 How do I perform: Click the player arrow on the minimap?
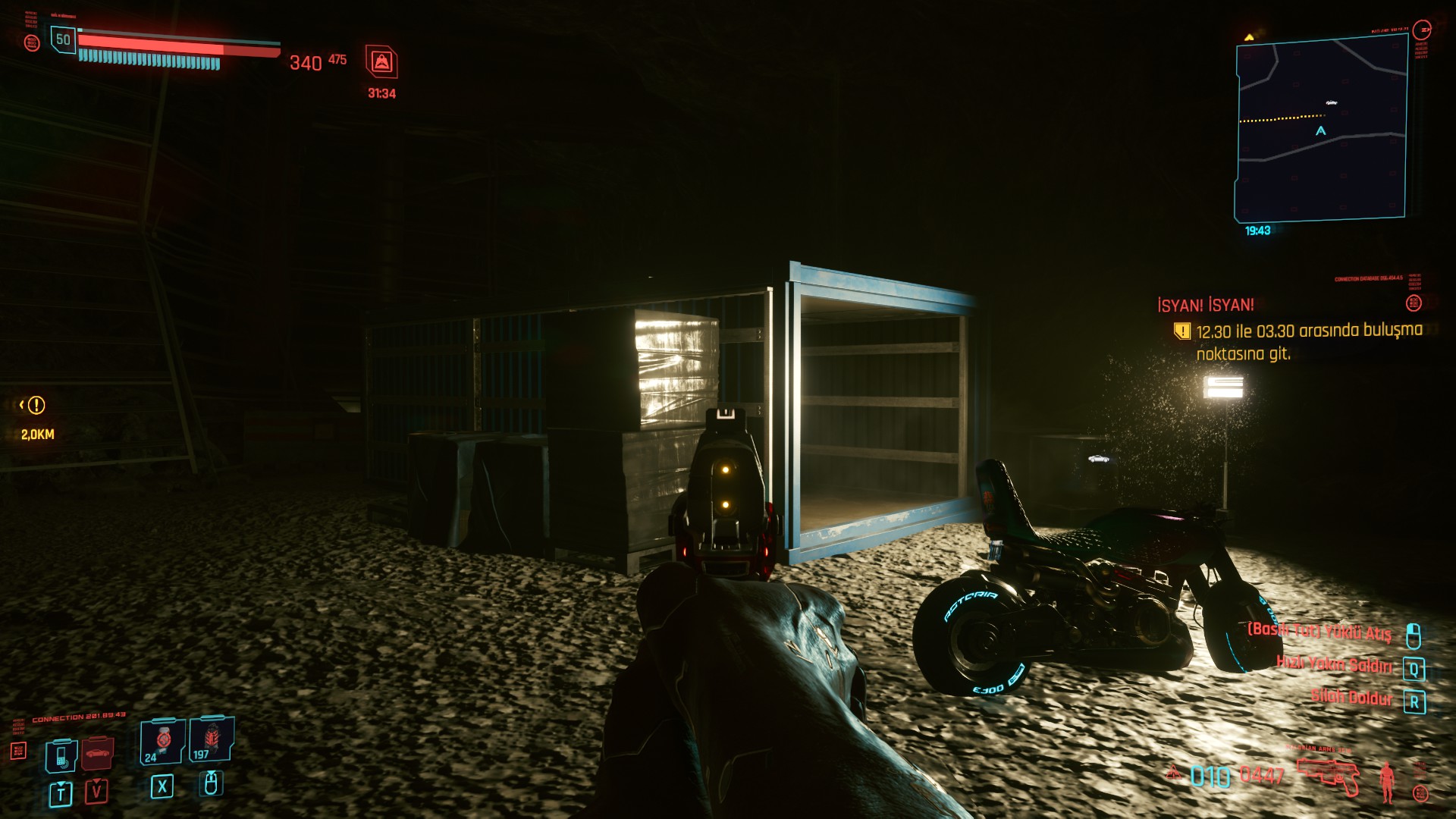point(1320,131)
